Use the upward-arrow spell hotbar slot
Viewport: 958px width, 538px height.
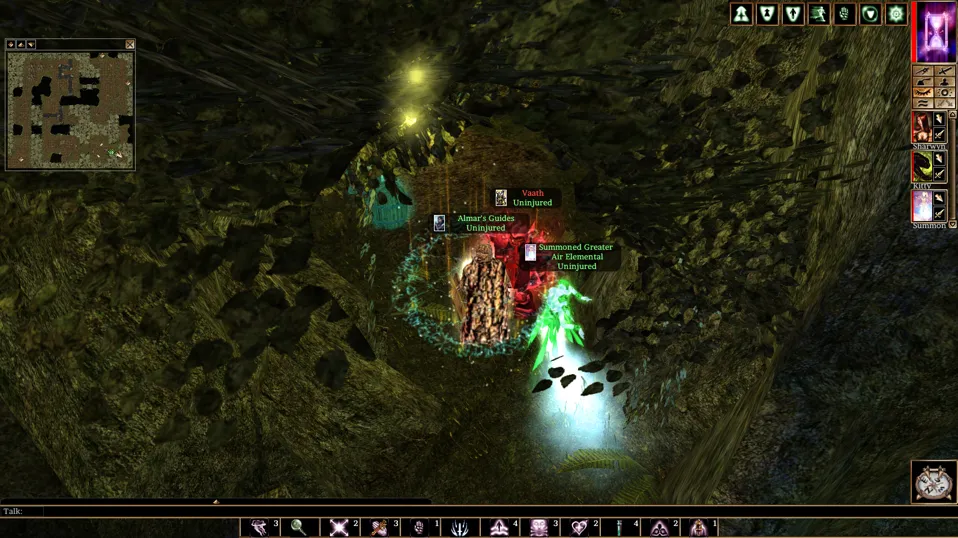point(499,527)
